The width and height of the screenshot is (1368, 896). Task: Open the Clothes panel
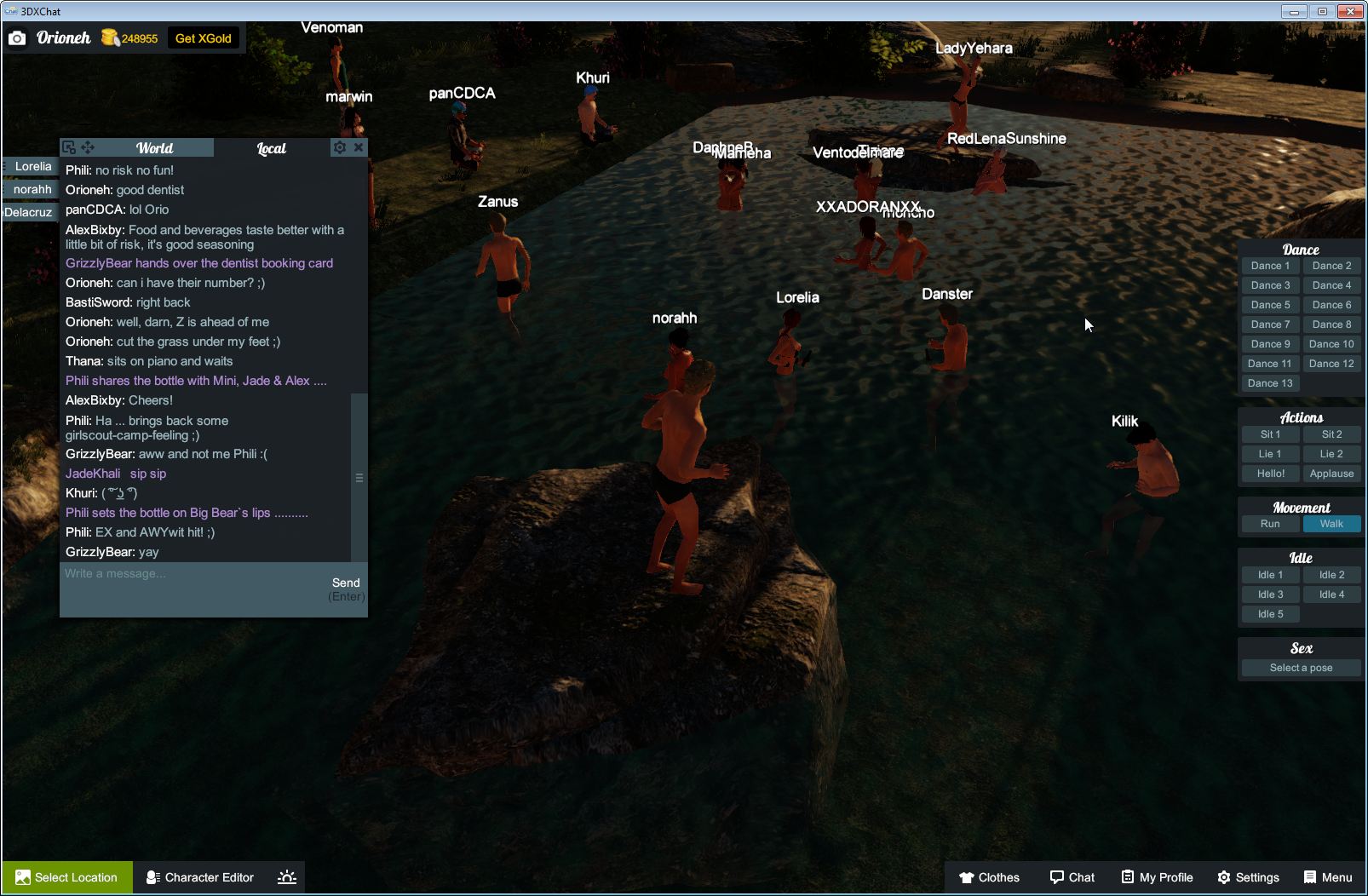tap(991, 877)
